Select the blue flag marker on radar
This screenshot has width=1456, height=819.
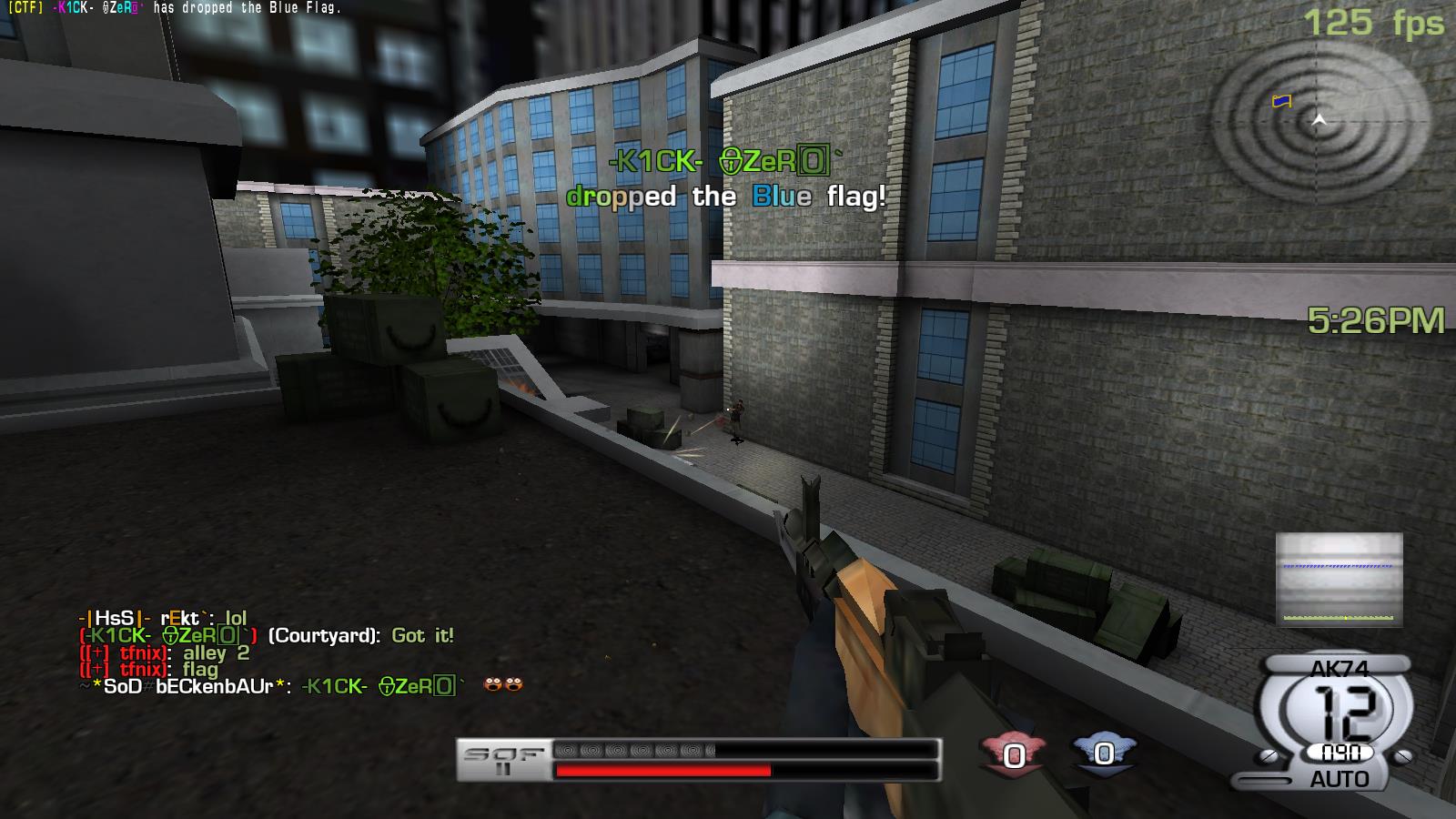tap(1281, 101)
